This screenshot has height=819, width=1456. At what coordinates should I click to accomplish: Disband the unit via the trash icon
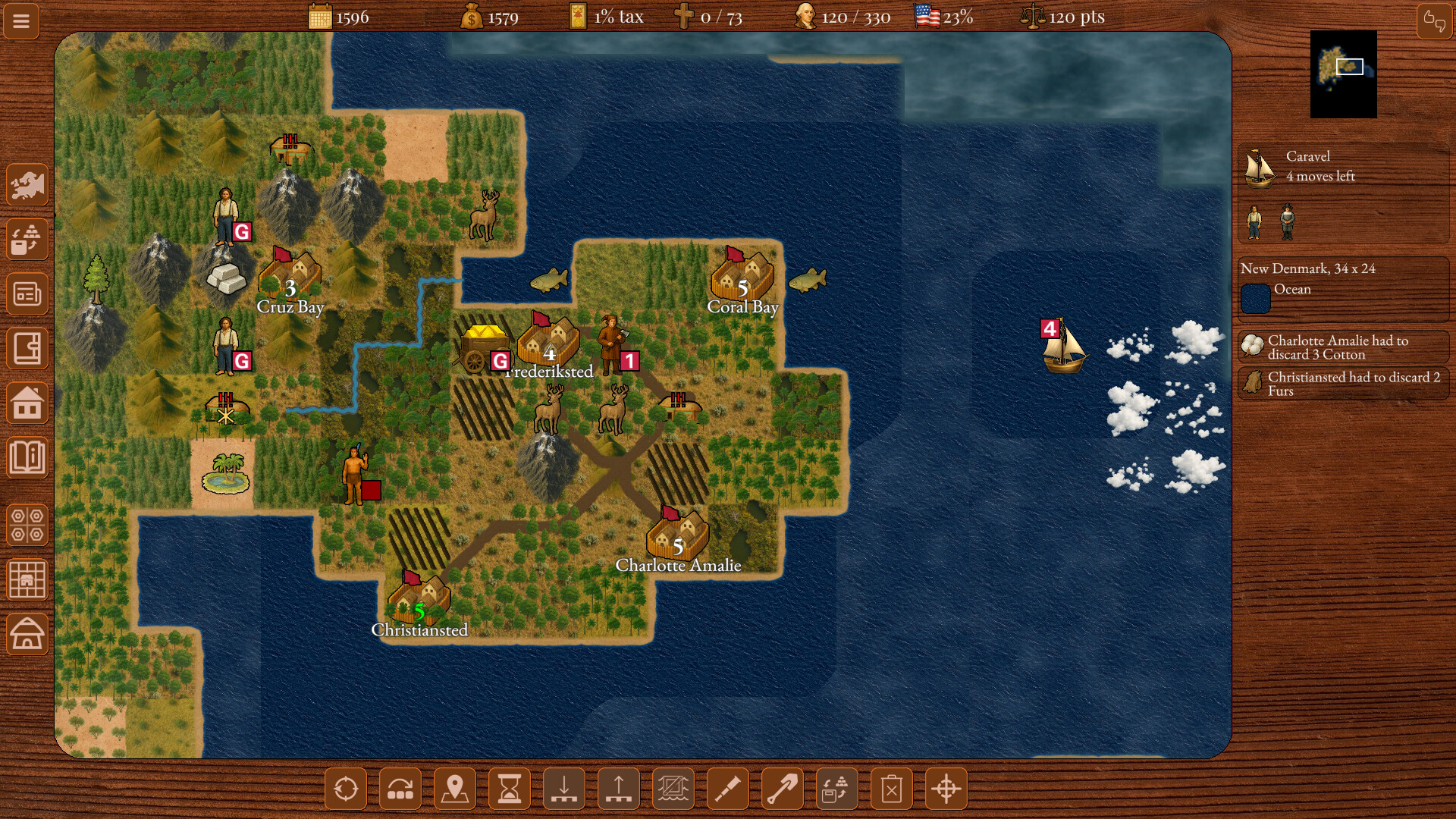(891, 789)
